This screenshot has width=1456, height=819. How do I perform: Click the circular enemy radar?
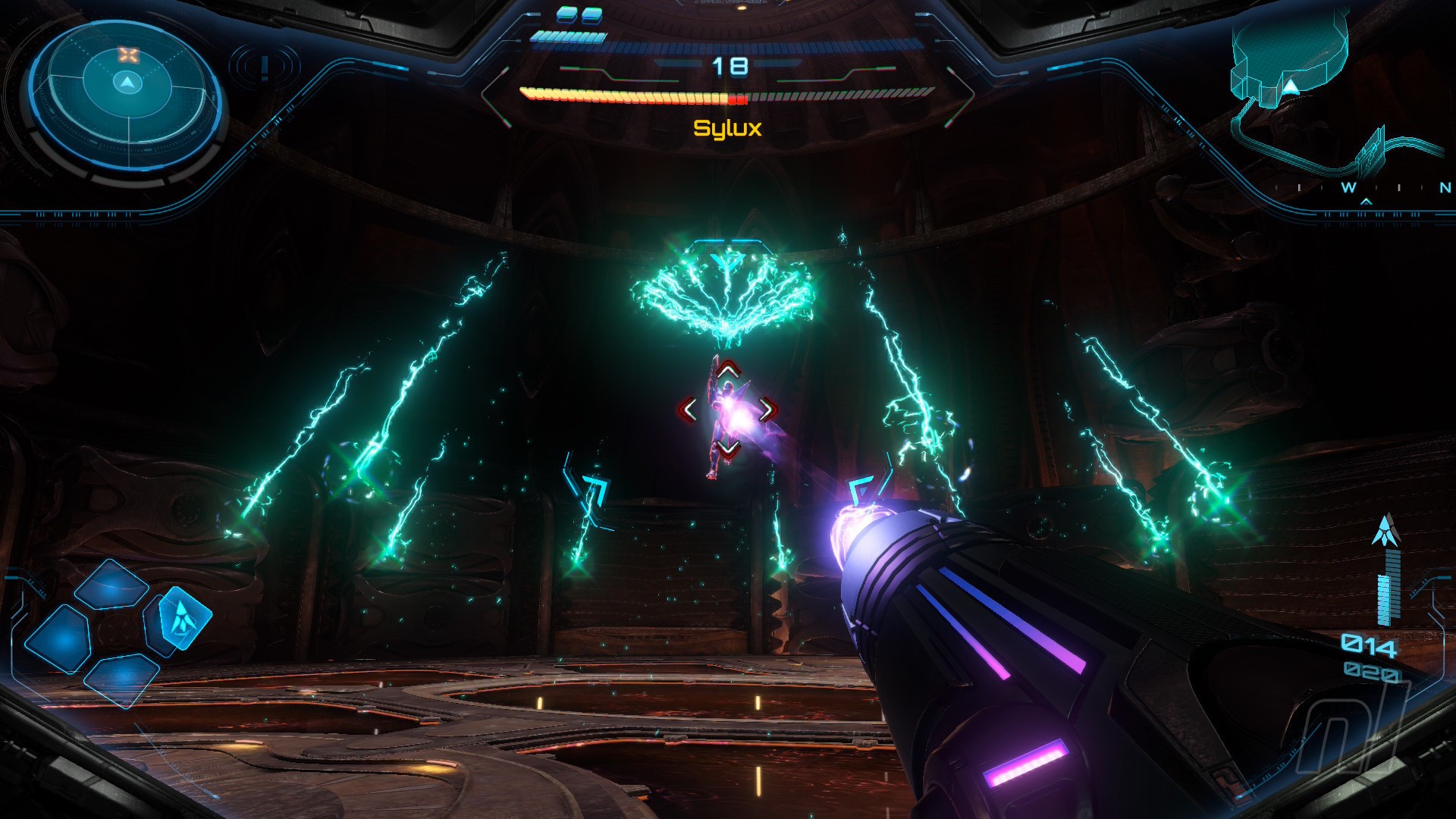(x=126, y=96)
